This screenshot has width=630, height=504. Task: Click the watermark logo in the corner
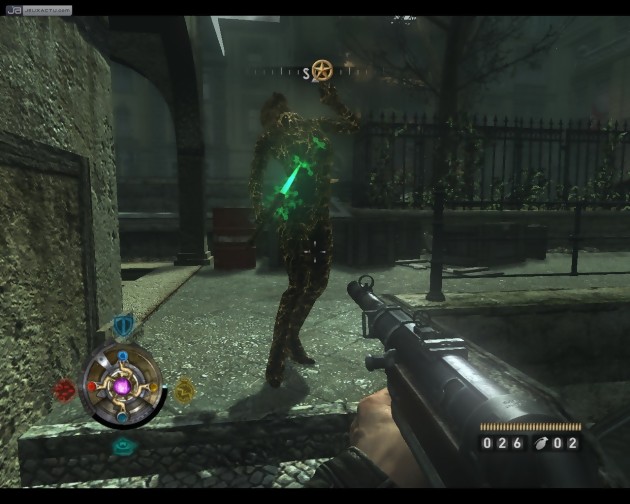[36, 10]
